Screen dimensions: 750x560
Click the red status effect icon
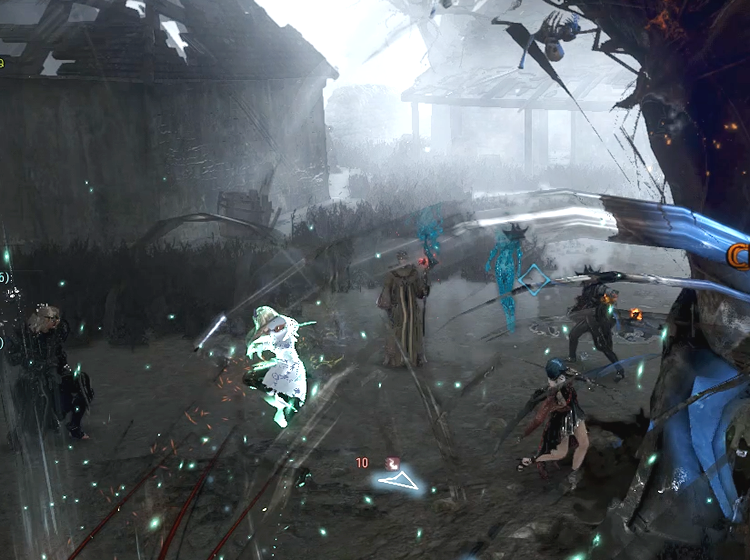coord(392,464)
